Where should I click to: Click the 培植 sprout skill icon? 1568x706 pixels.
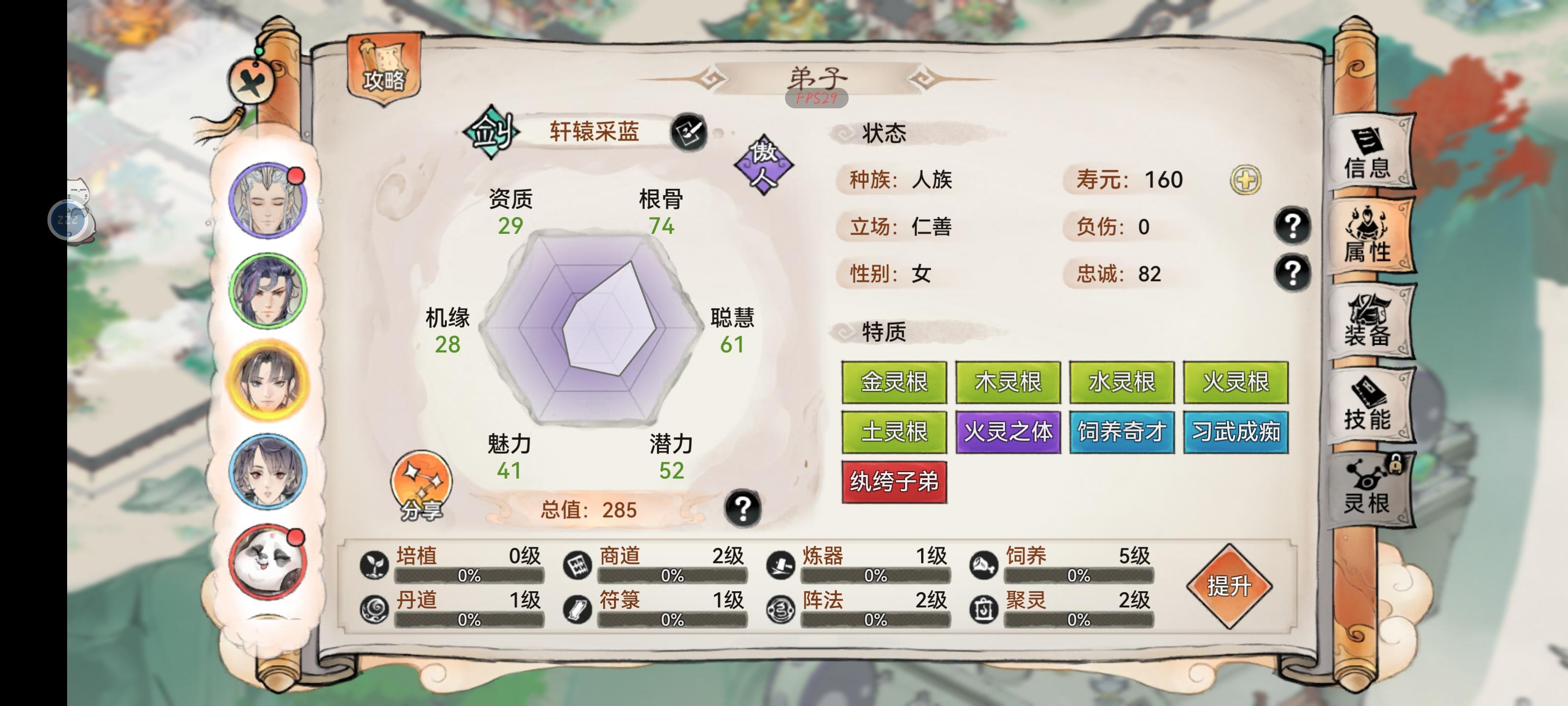click(x=374, y=564)
